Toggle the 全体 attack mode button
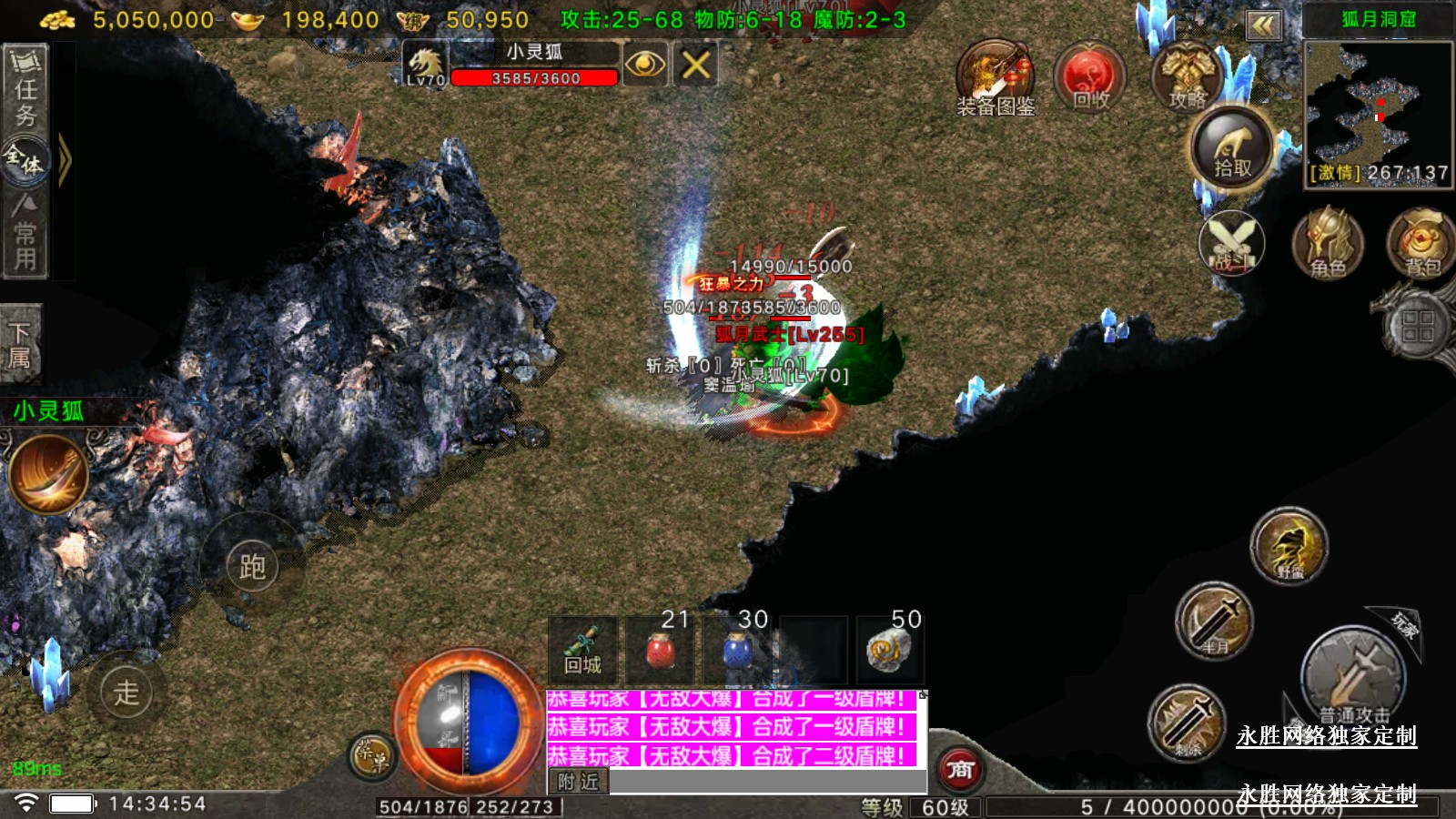The image size is (1456, 819). click(x=25, y=161)
